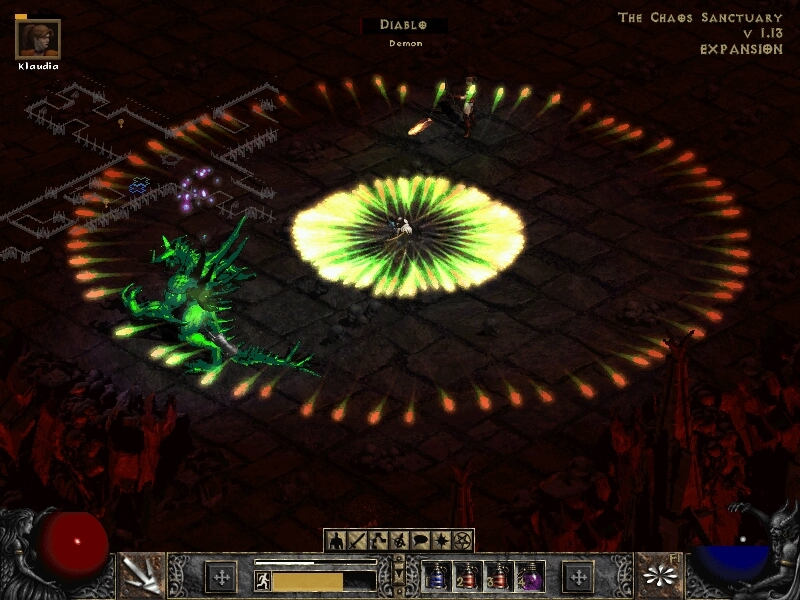Open the game menu pentagram icon
The image size is (800, 600).
click(x=461, y=540)
